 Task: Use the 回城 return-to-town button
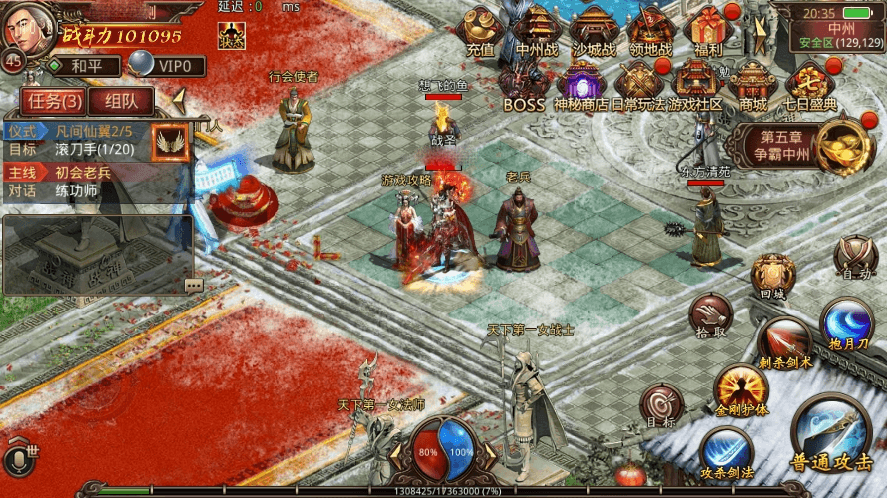coord(773,275)
